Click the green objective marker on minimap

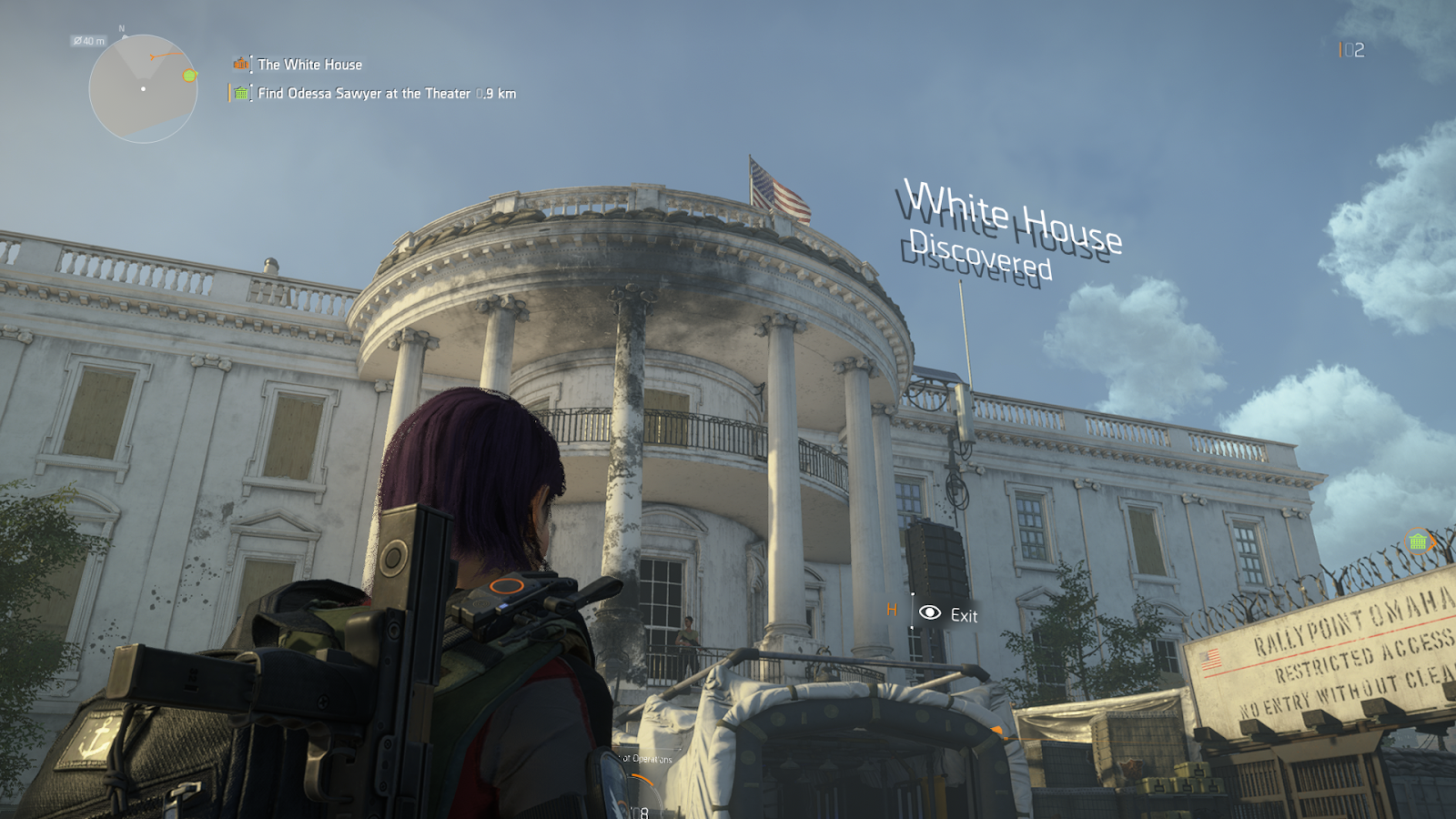[x=189, y=76]
